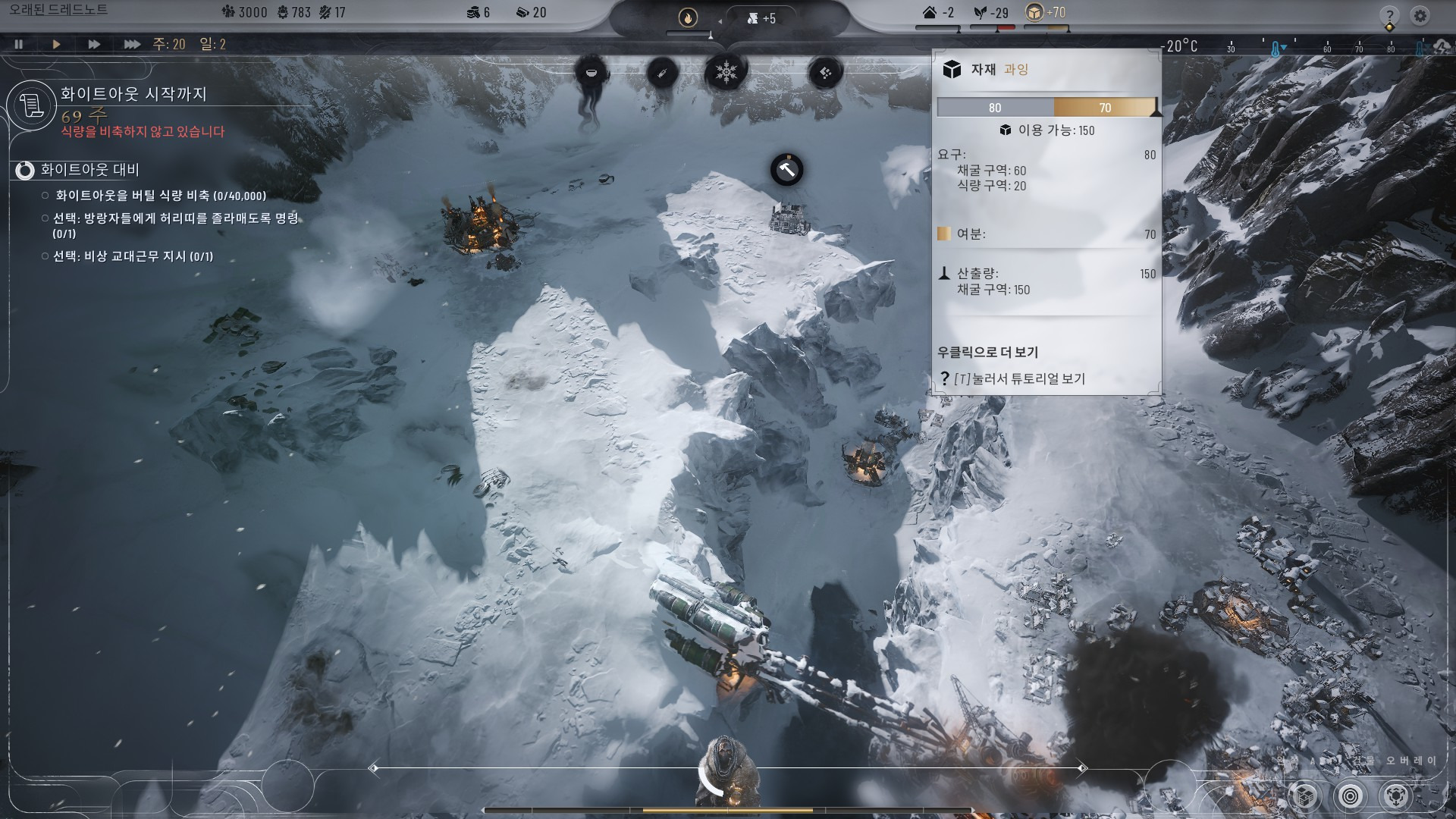Switch to double fast-forward speed

point(93,44)
